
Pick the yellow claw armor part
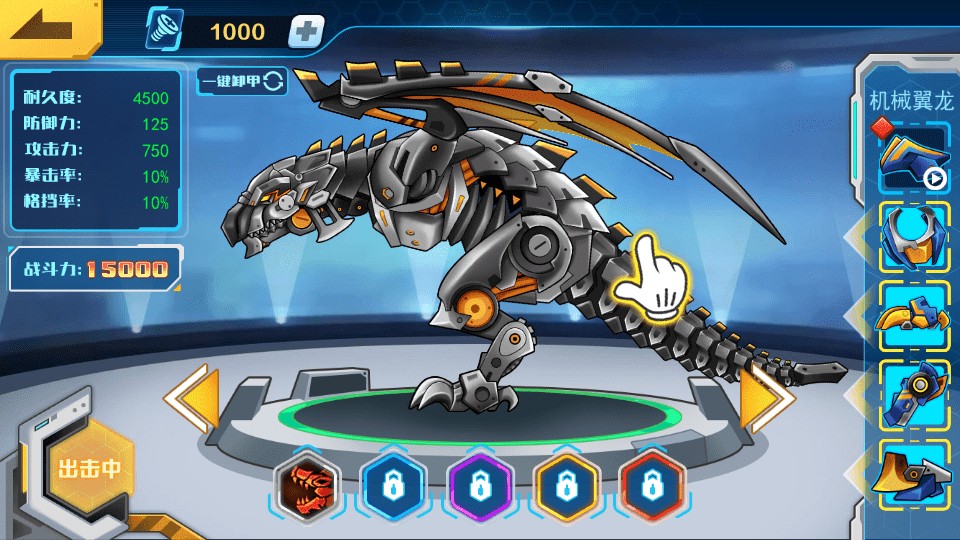914,315
